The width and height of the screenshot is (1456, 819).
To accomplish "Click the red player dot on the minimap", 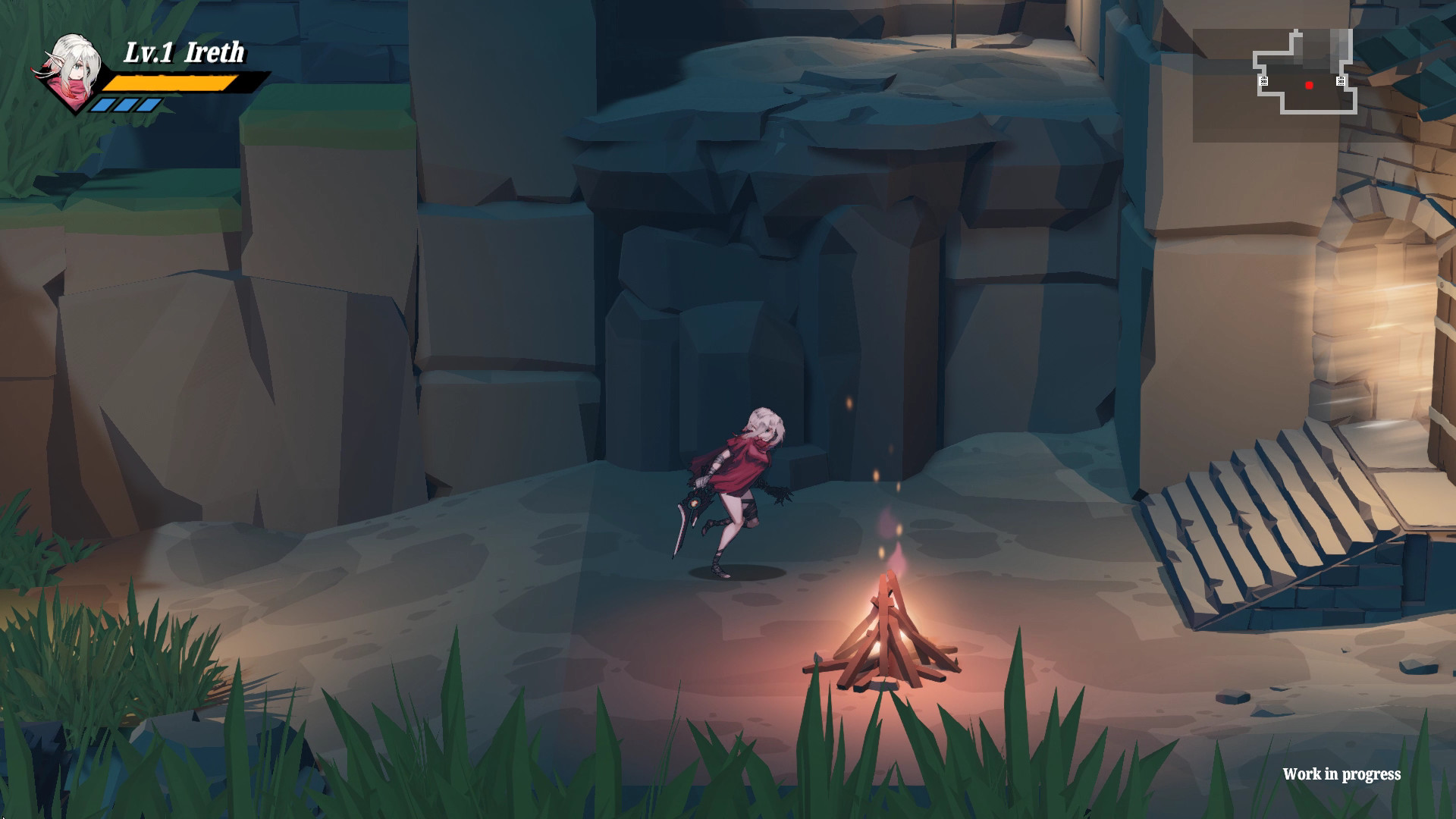I will [1309, 86].
